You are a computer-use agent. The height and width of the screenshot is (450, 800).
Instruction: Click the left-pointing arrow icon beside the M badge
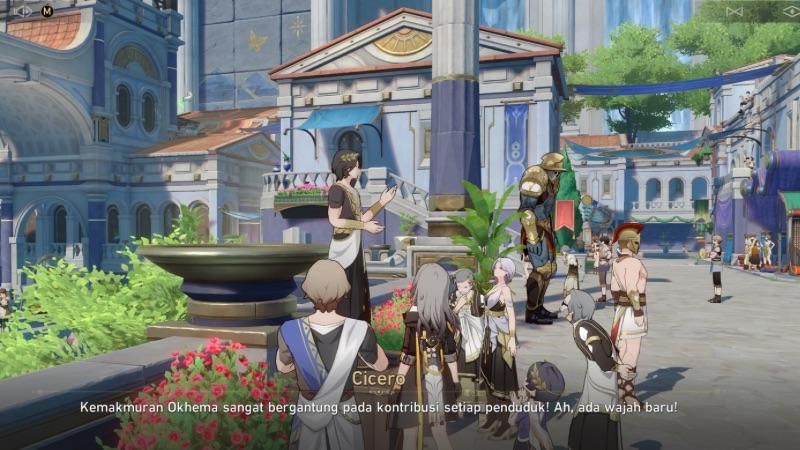(x=23, y=11)
